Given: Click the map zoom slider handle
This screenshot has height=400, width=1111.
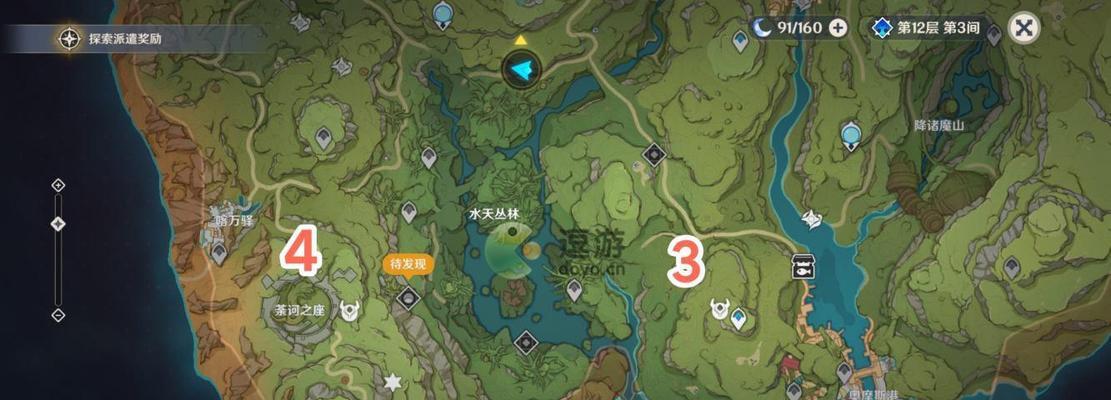Looking at the screenshot, I should tap(58, 223).
